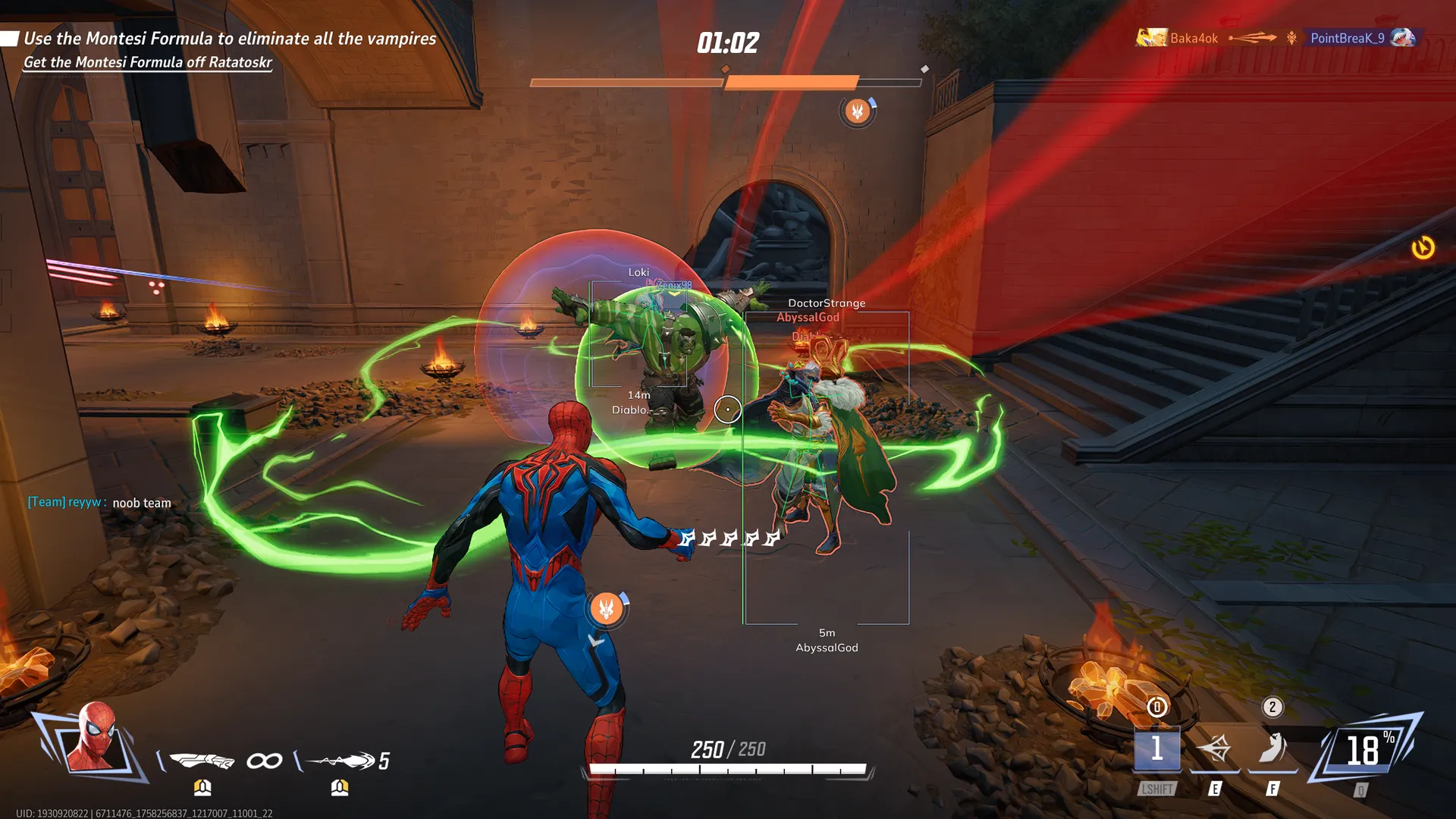
Task: Select the melee fist attack icon
Action: pos(202,760)
